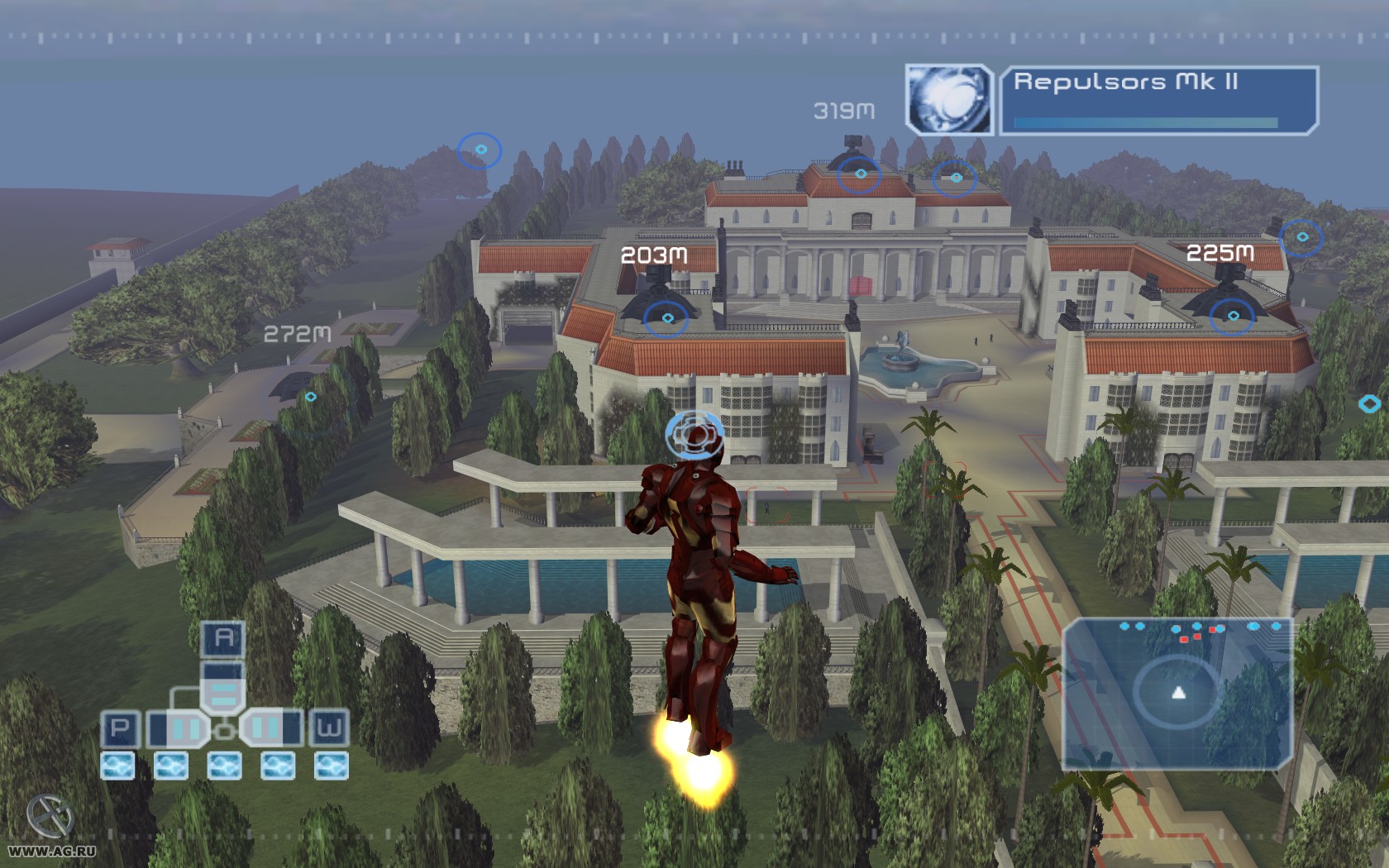Click the rightmost energy cell icon

[331, 766]
